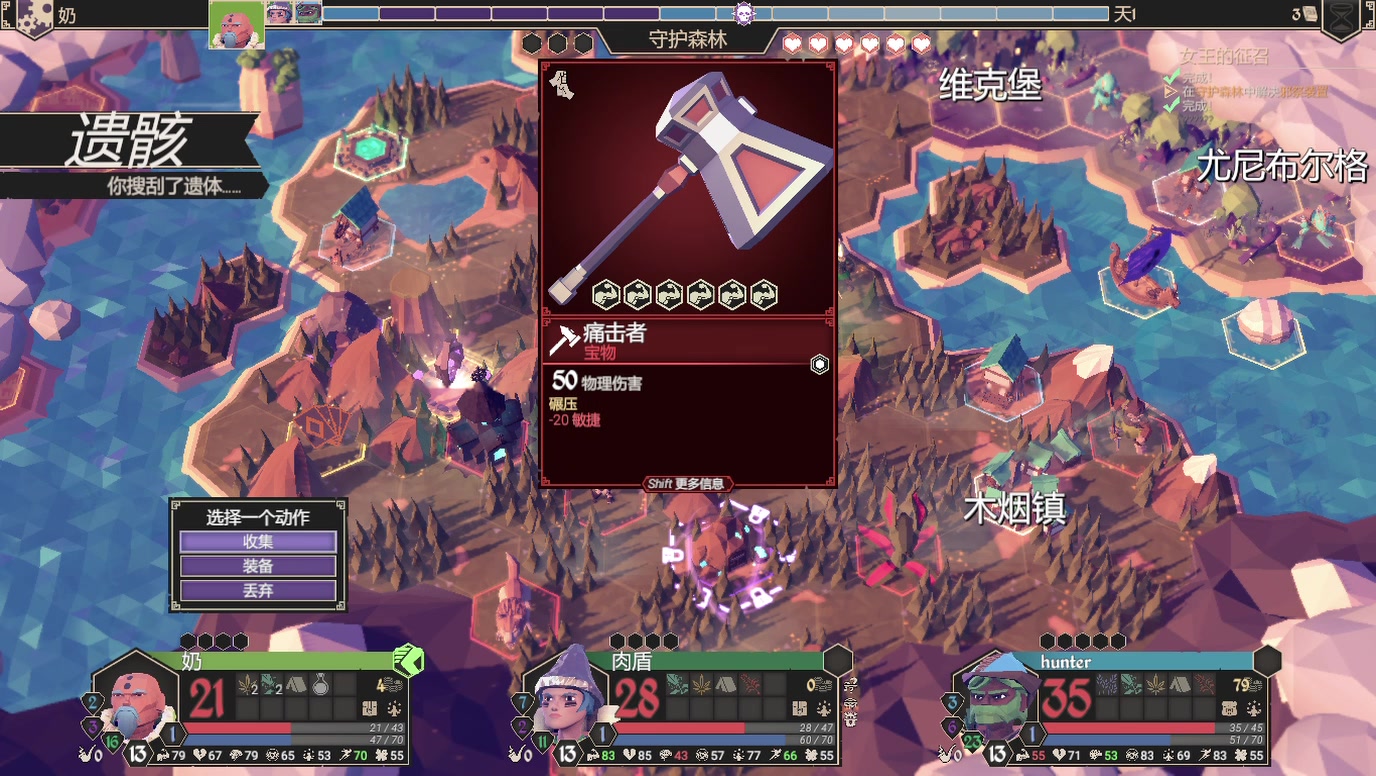Open 奶's equipment armor icon
The height and width of the screenshot is (776, 1376).
coord(368,709)
